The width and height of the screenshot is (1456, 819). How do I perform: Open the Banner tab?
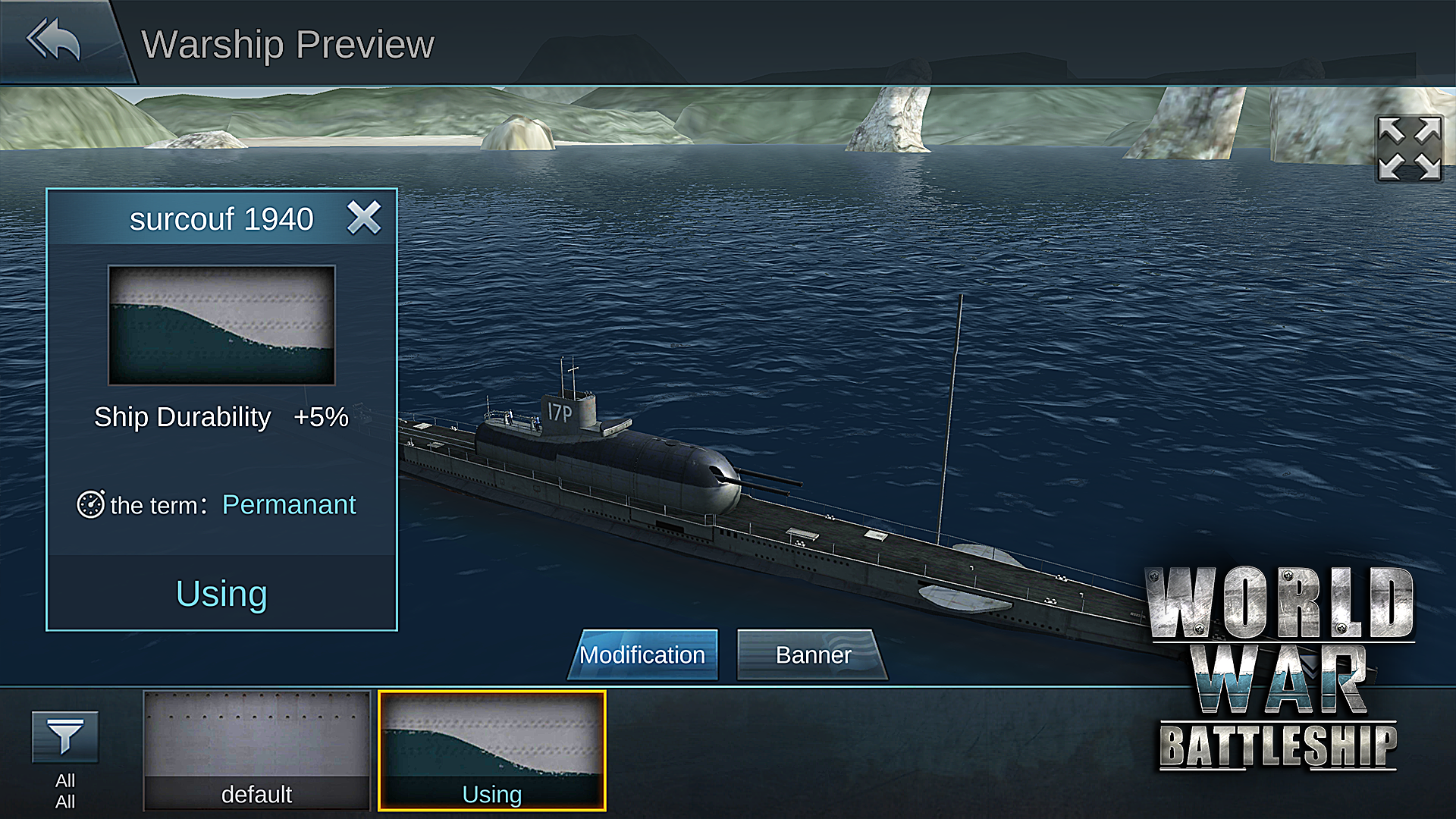(813, 654)
